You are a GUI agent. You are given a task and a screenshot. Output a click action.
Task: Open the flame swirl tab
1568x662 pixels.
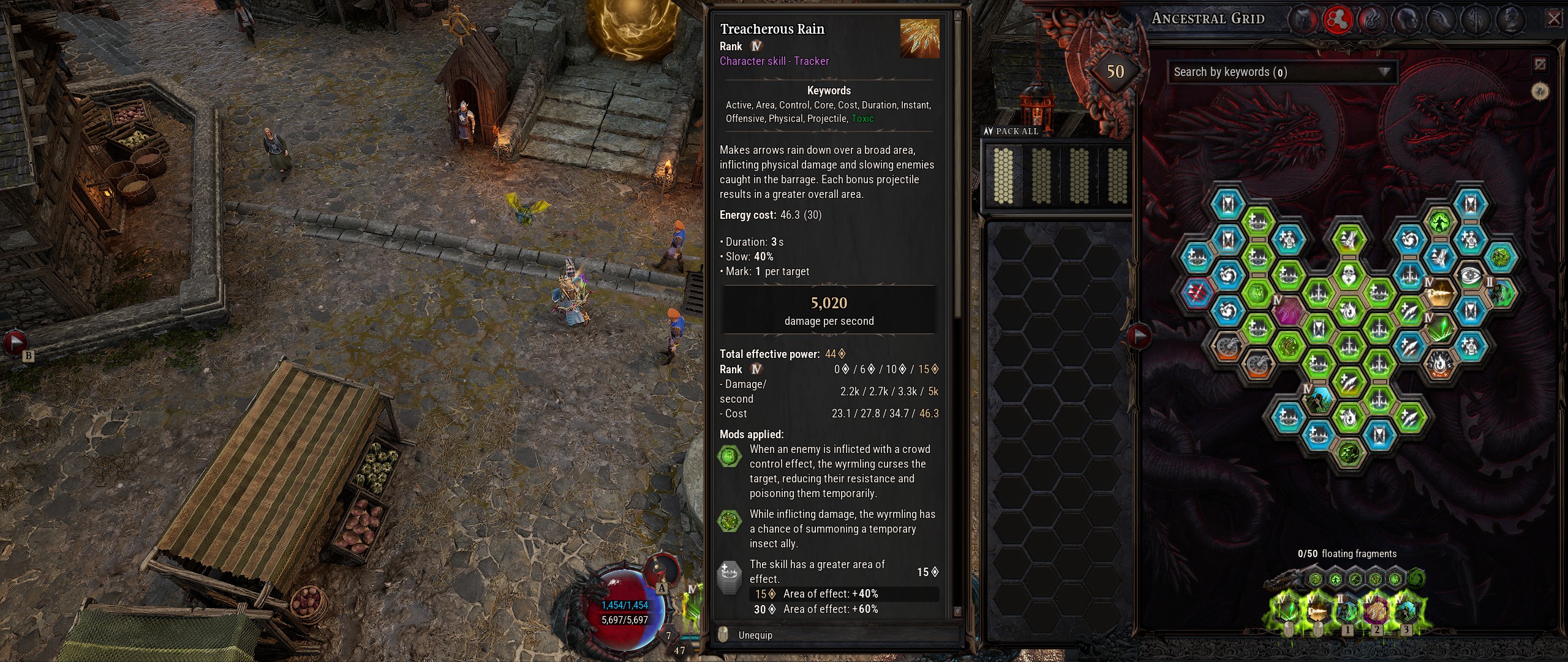tap(1371, 20)
